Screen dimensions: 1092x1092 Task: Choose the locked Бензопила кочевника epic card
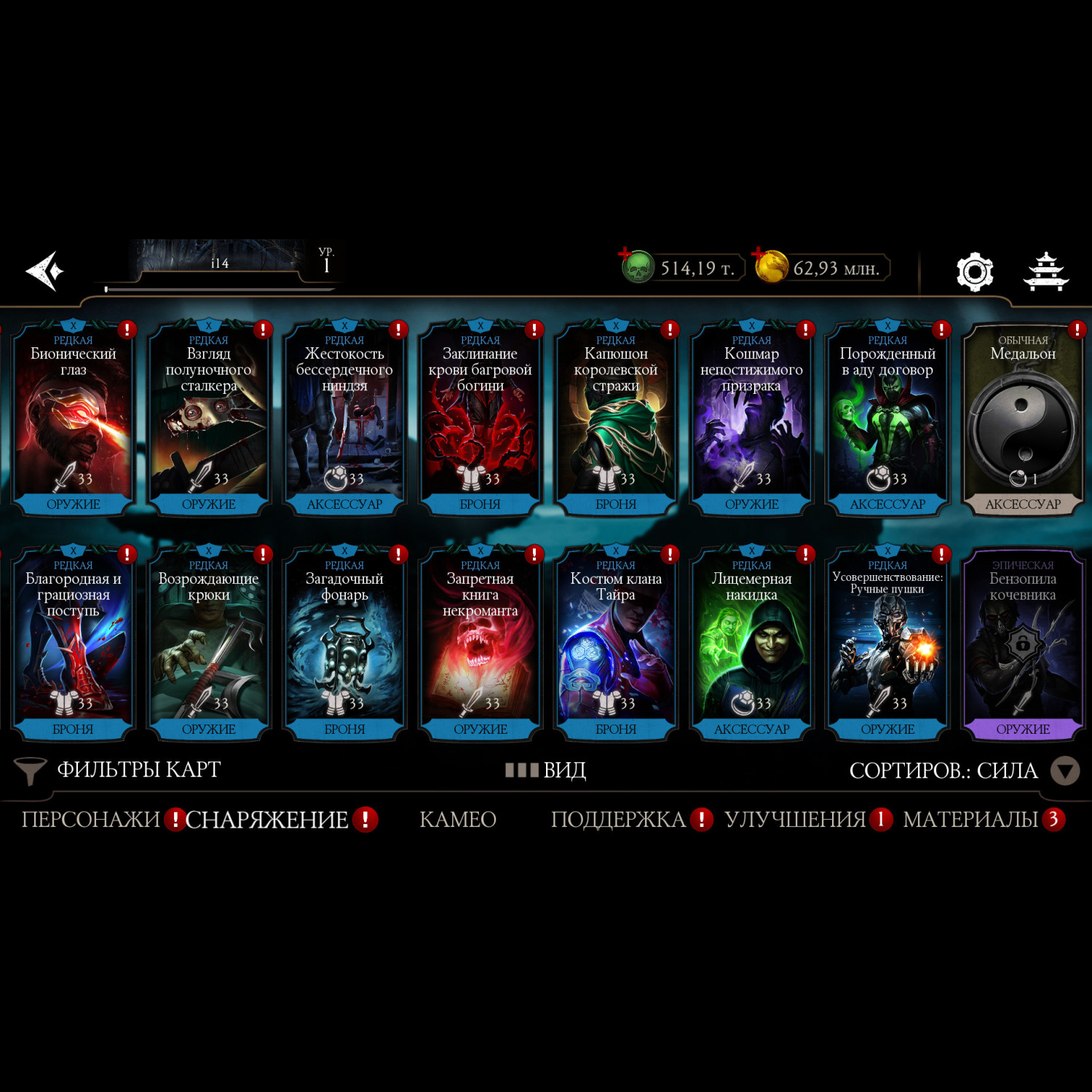click(x=1023, y=644)
